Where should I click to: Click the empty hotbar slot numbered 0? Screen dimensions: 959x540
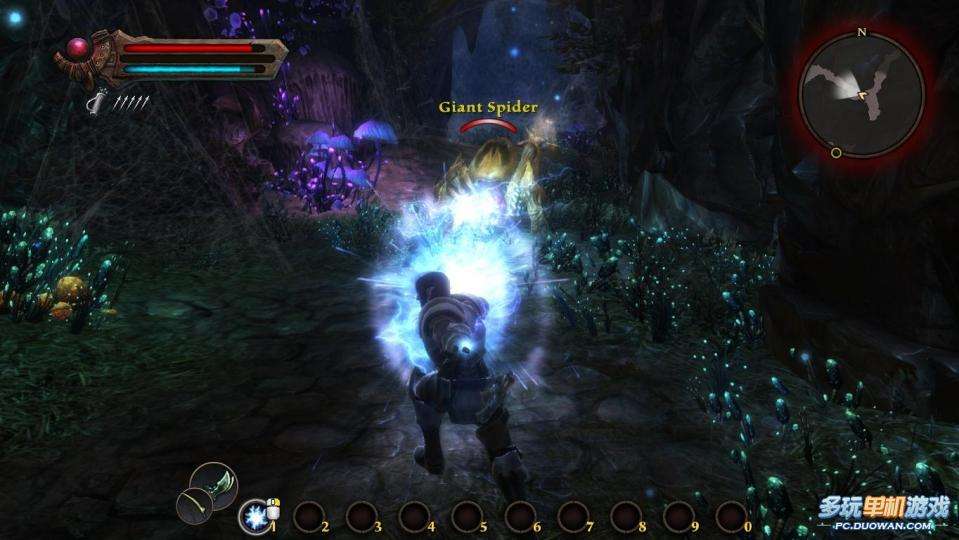point(731,516)
